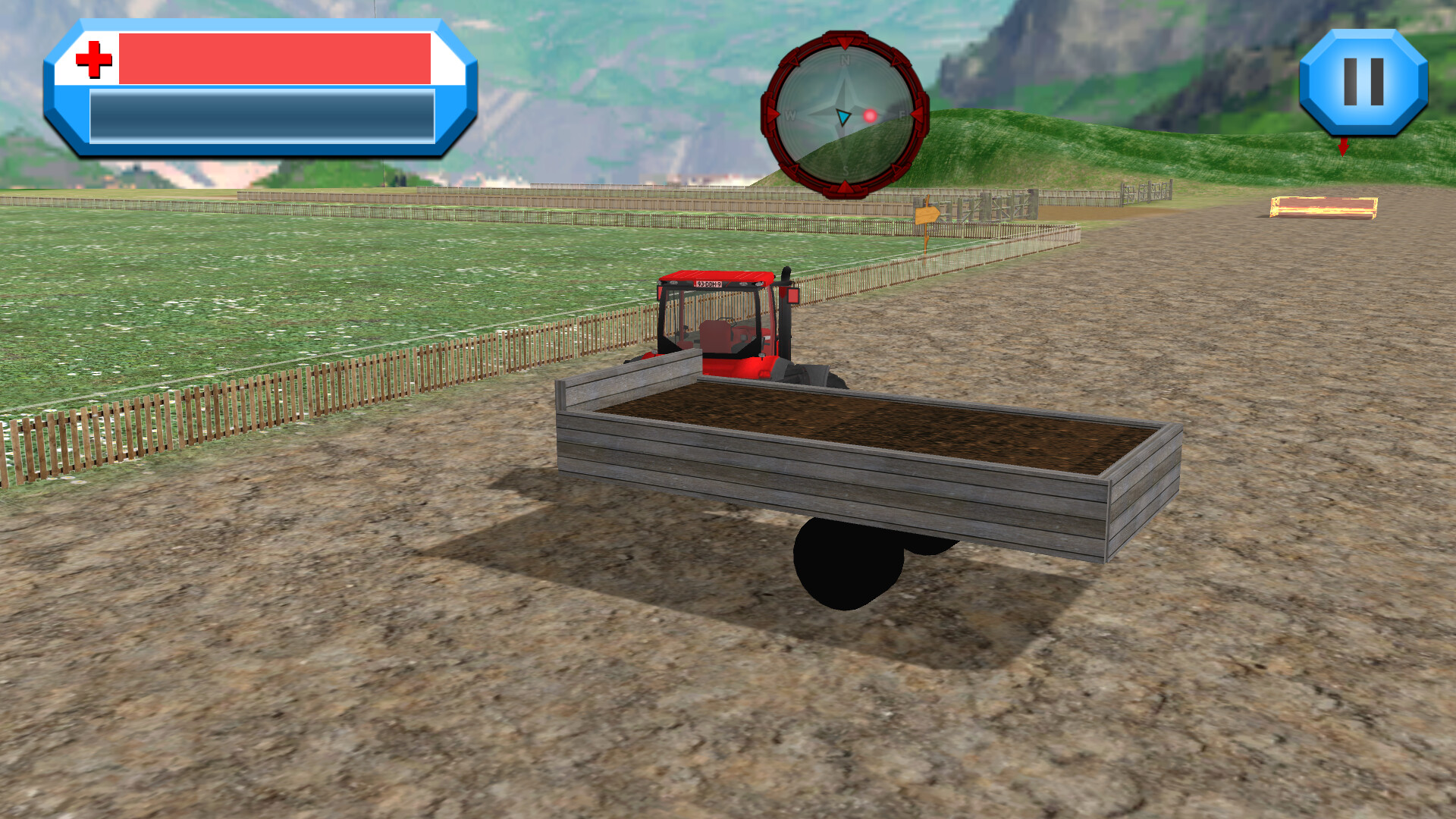
Task: Select the blue player arrow inside the compass
Action: click(842, 116)
